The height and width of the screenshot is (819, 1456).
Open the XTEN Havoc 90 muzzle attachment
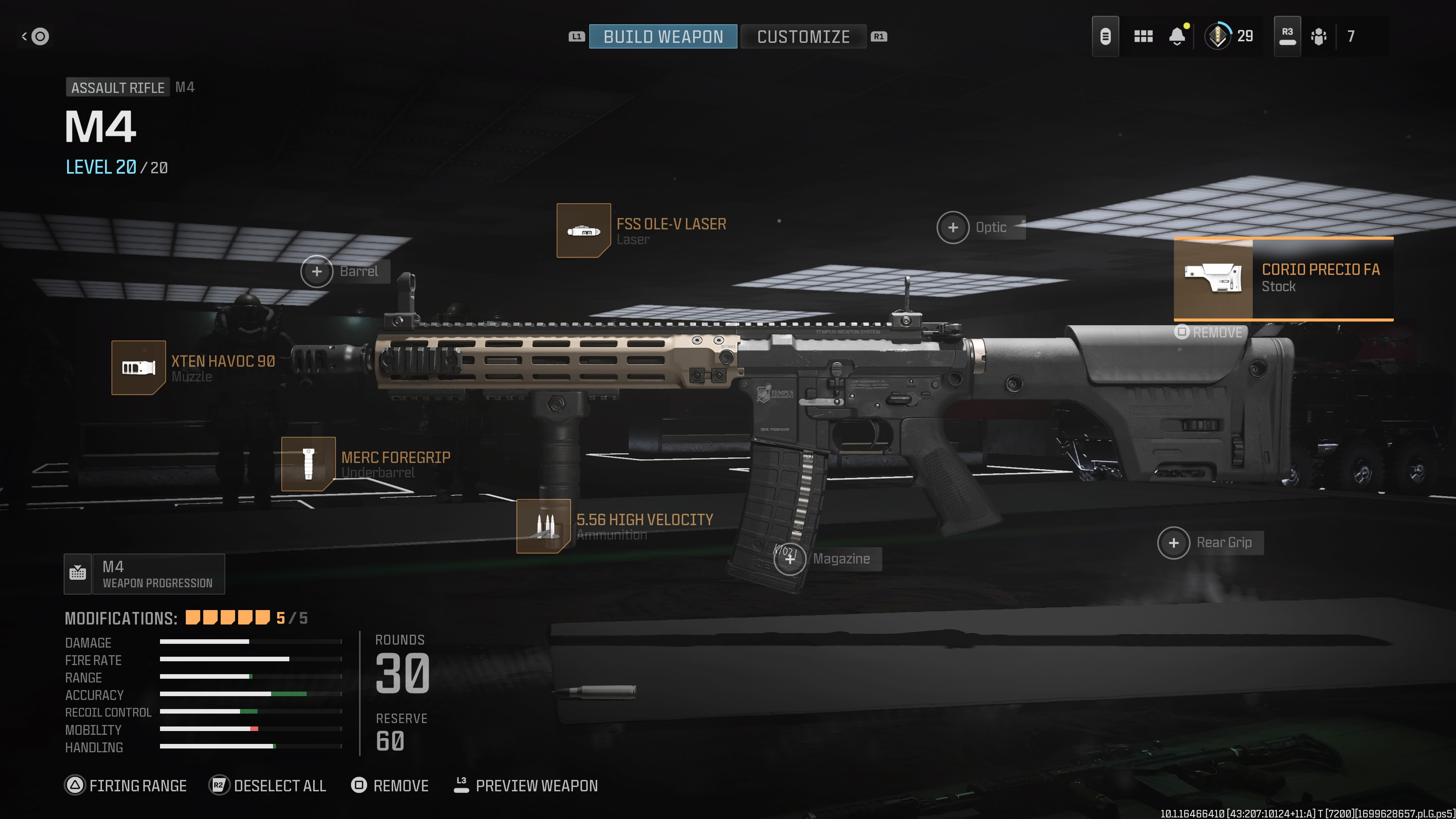(x=138, y=367)
